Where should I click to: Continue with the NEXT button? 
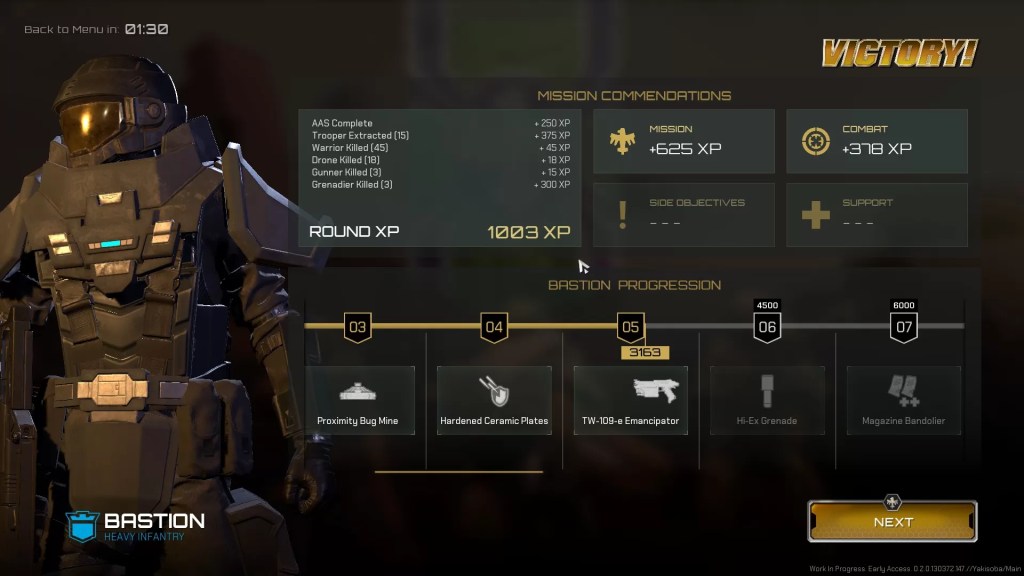(892, 521)
